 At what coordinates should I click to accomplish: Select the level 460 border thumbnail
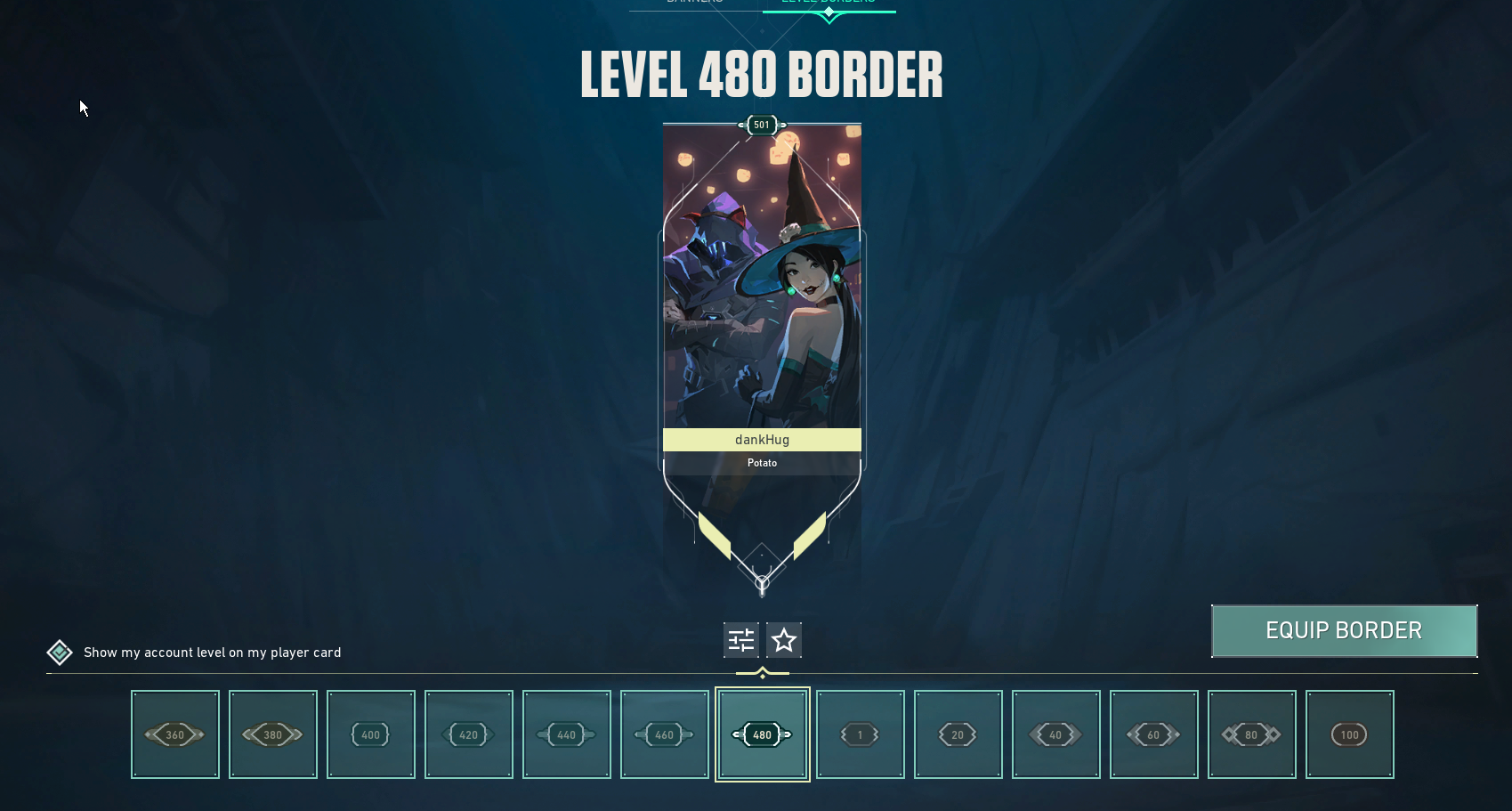[x=664, y=734]
